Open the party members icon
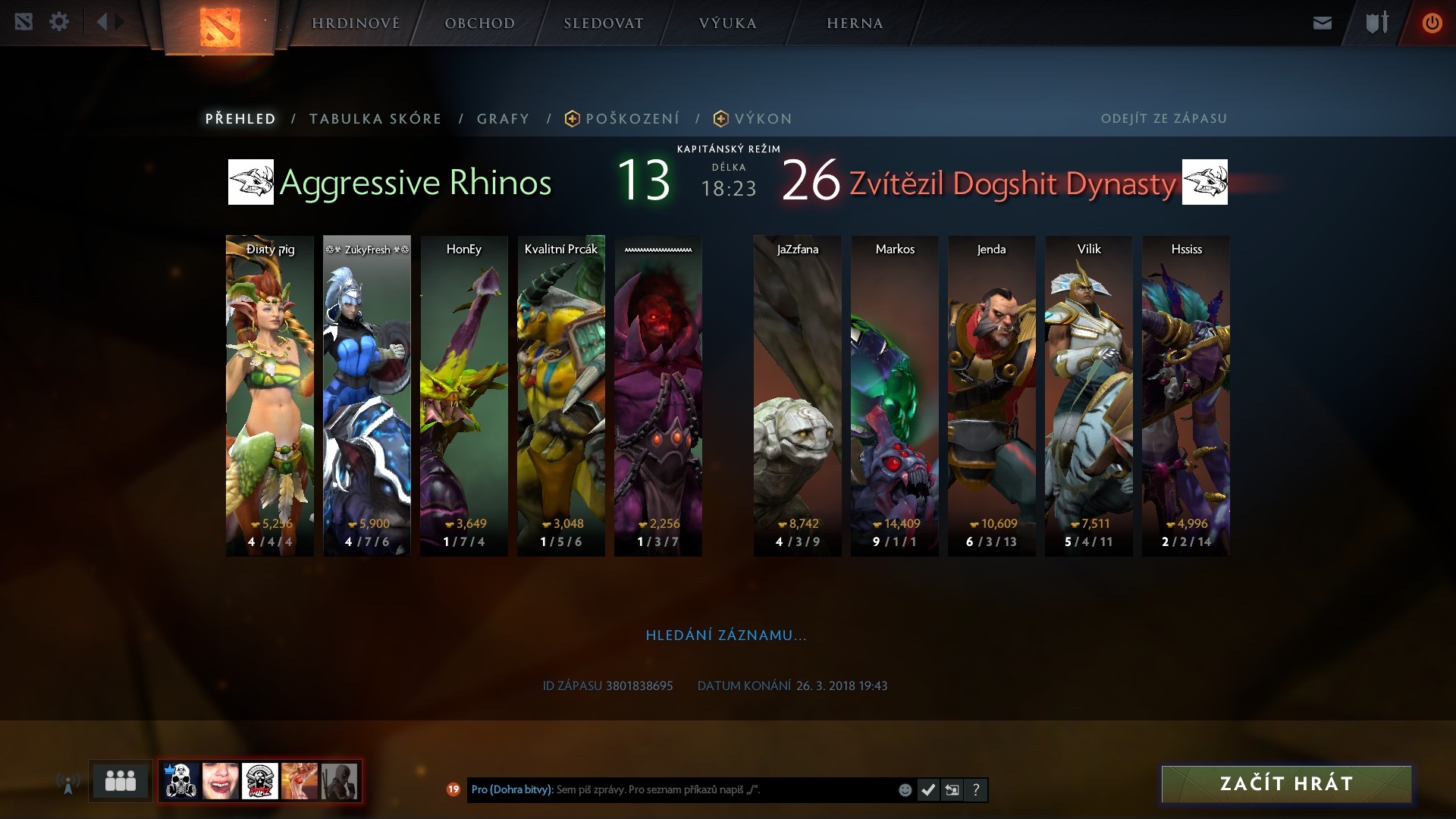 point(120,780)
